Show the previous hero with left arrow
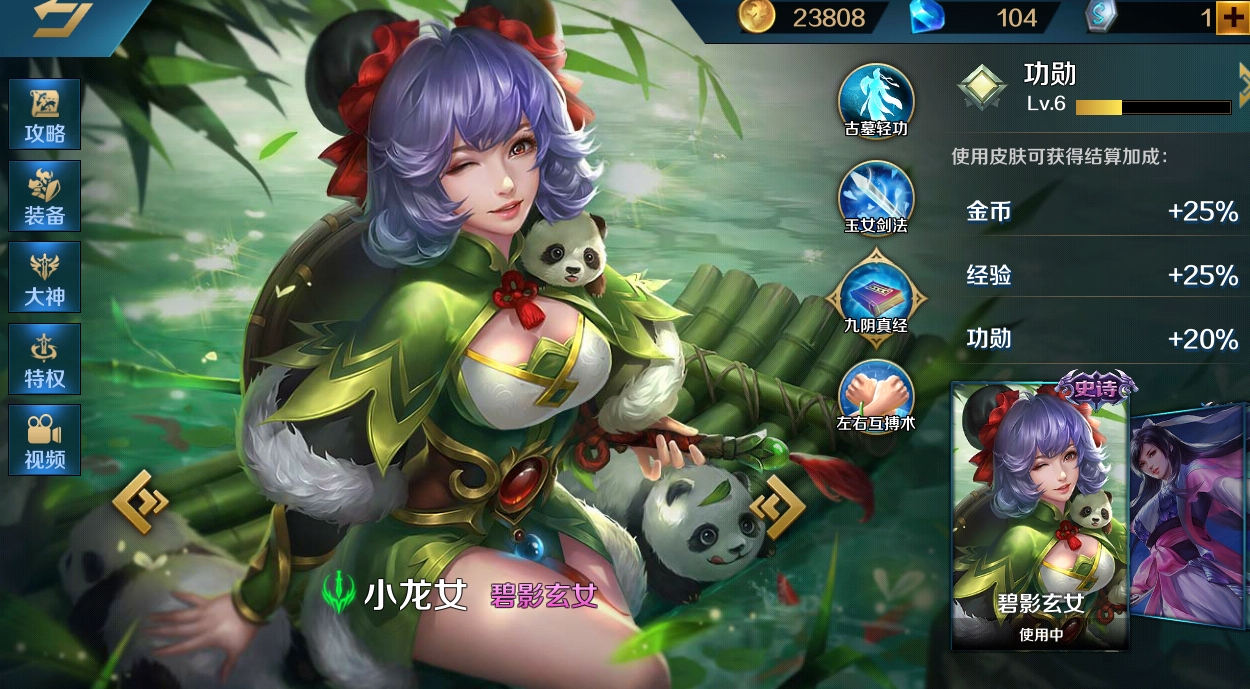This screenshot has height=689, width=1250. point(140,501)
